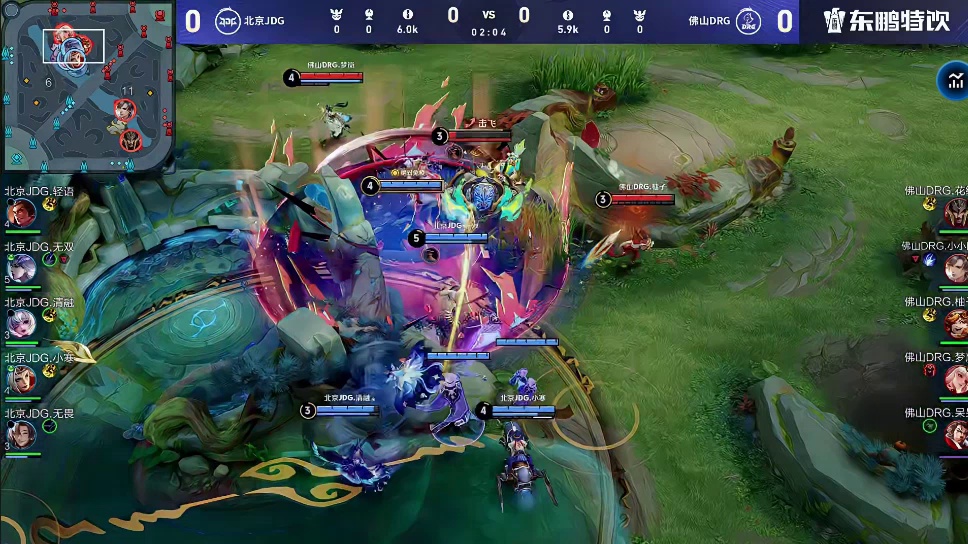Screen dimensions: 968x544
Task: Choose the 北京JDG.清融 player portrait
Action: pyautogui.click(x=22, y=322)
